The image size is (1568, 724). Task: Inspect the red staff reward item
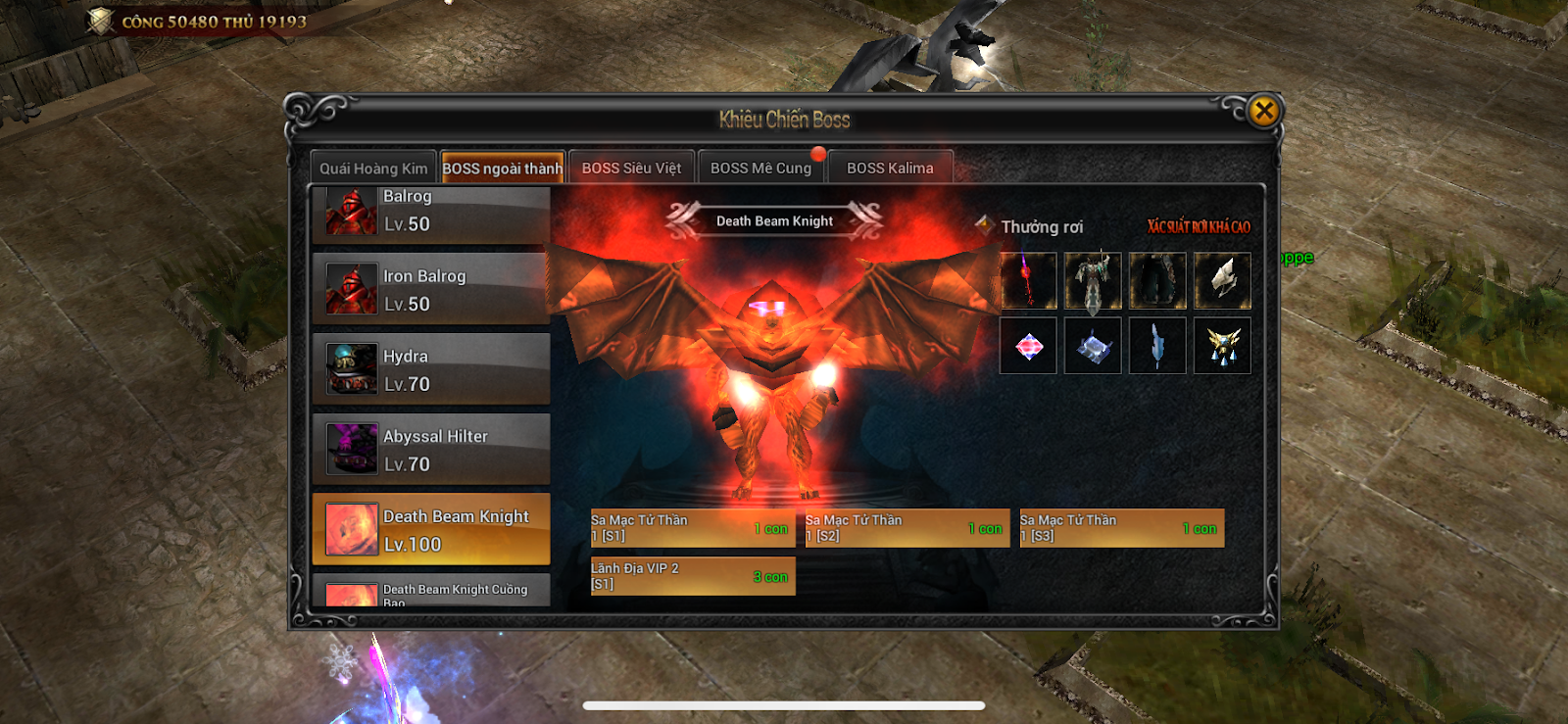[1028, 281]
